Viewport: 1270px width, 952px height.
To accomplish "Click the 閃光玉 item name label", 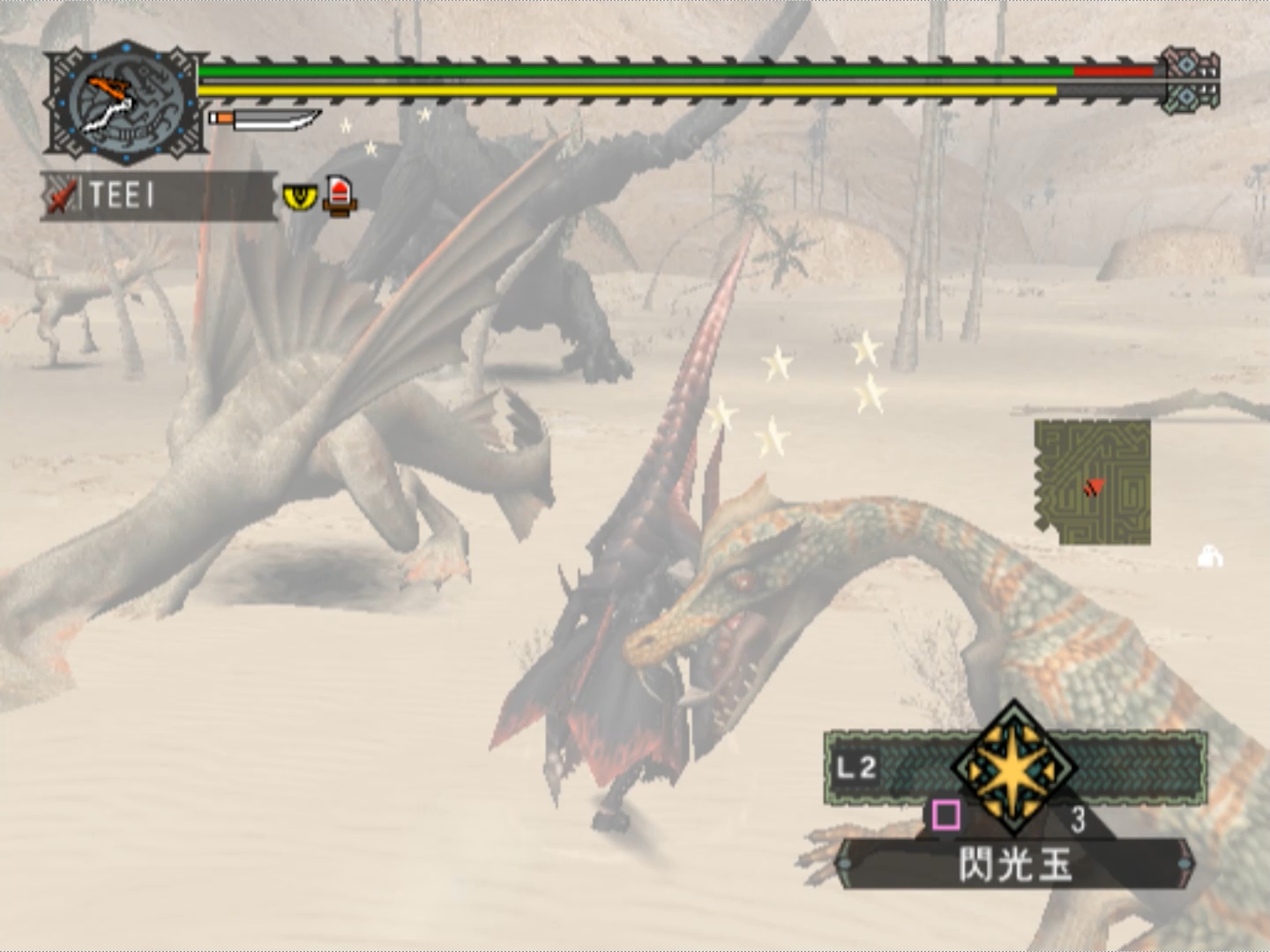I will [1014, 864].
